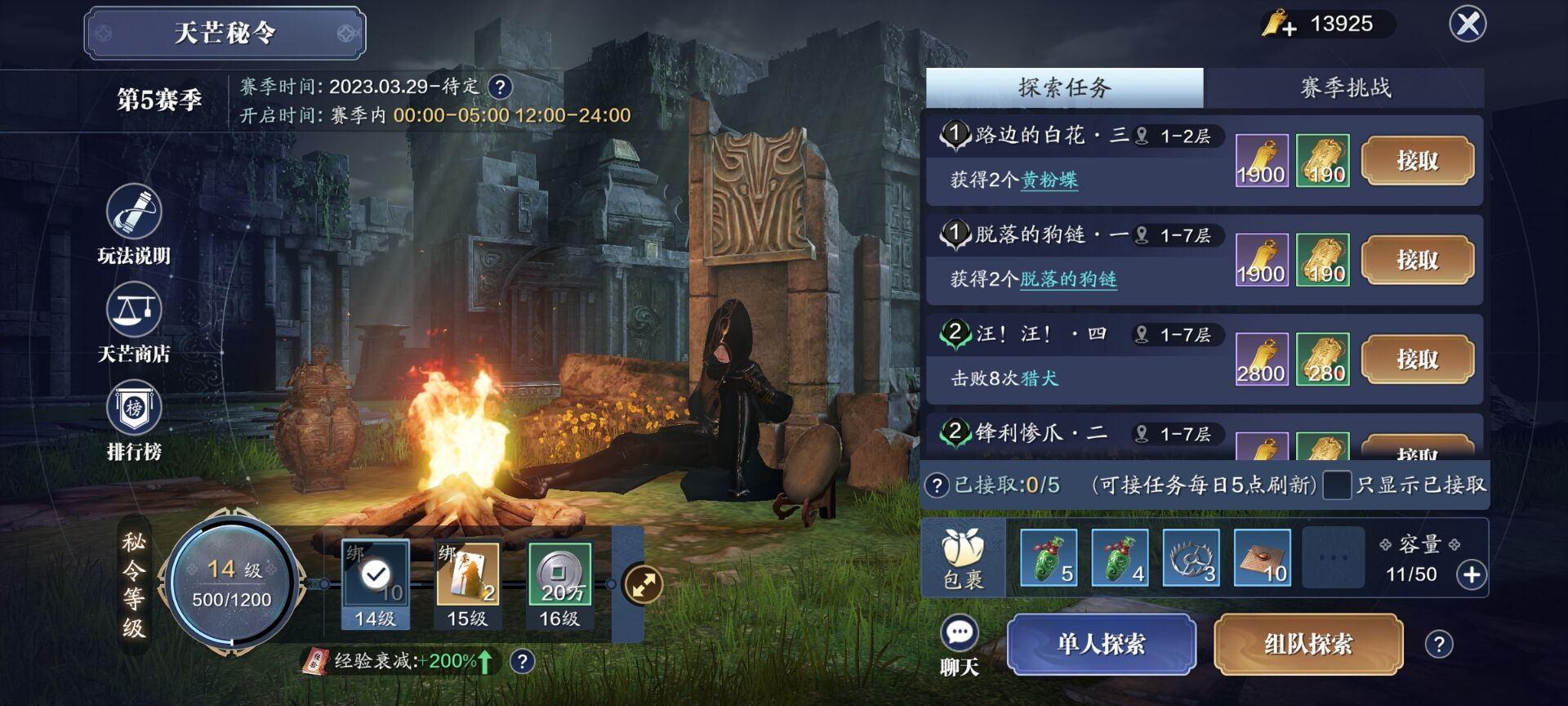Show 经验衰减 help tooltip
1568x706 pixels.
click(x=522, y=661)
